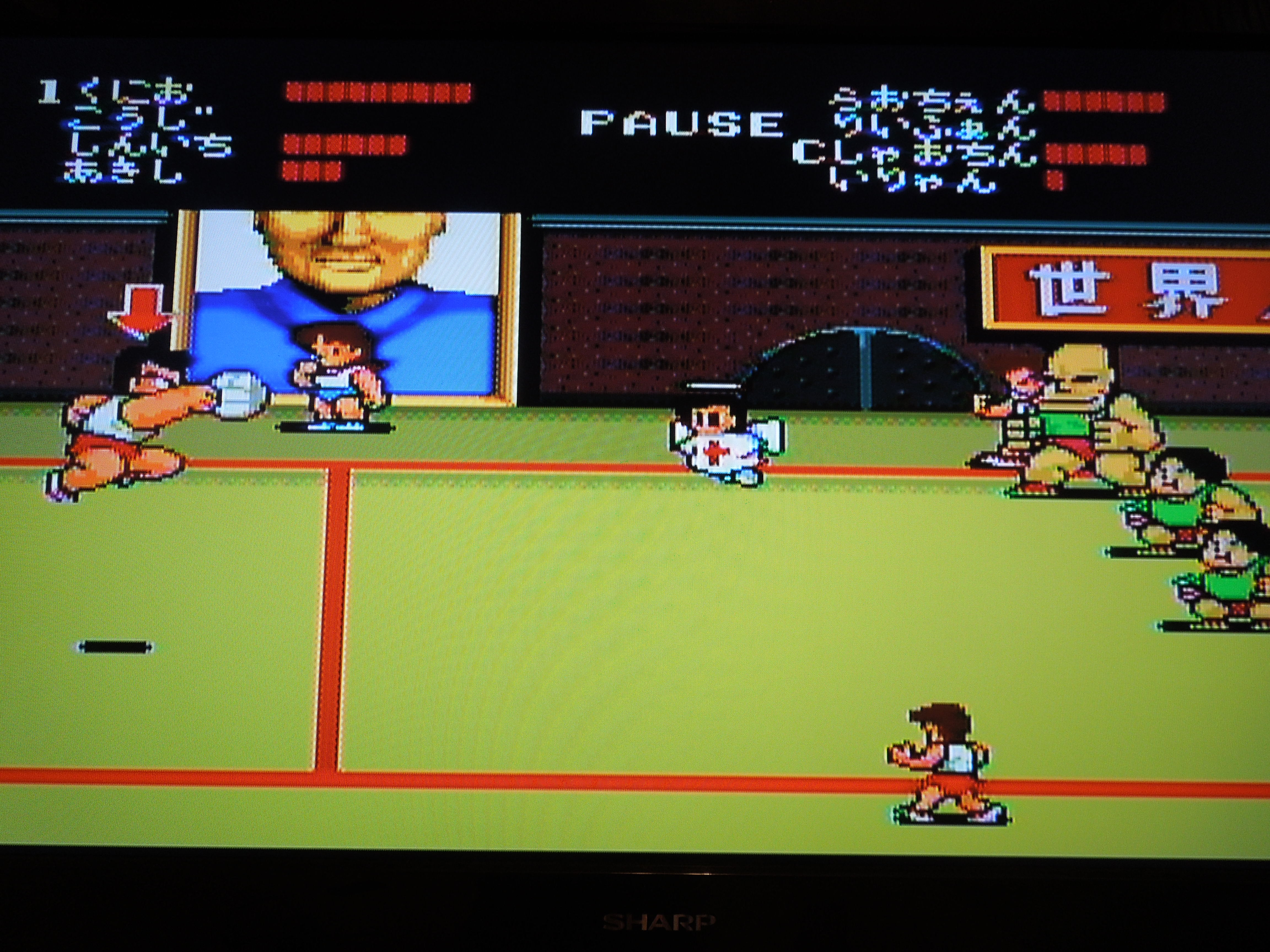Pick しんいち in the left team list
The height and width of the screenshot is (952, 1270).
click(147, 147)
